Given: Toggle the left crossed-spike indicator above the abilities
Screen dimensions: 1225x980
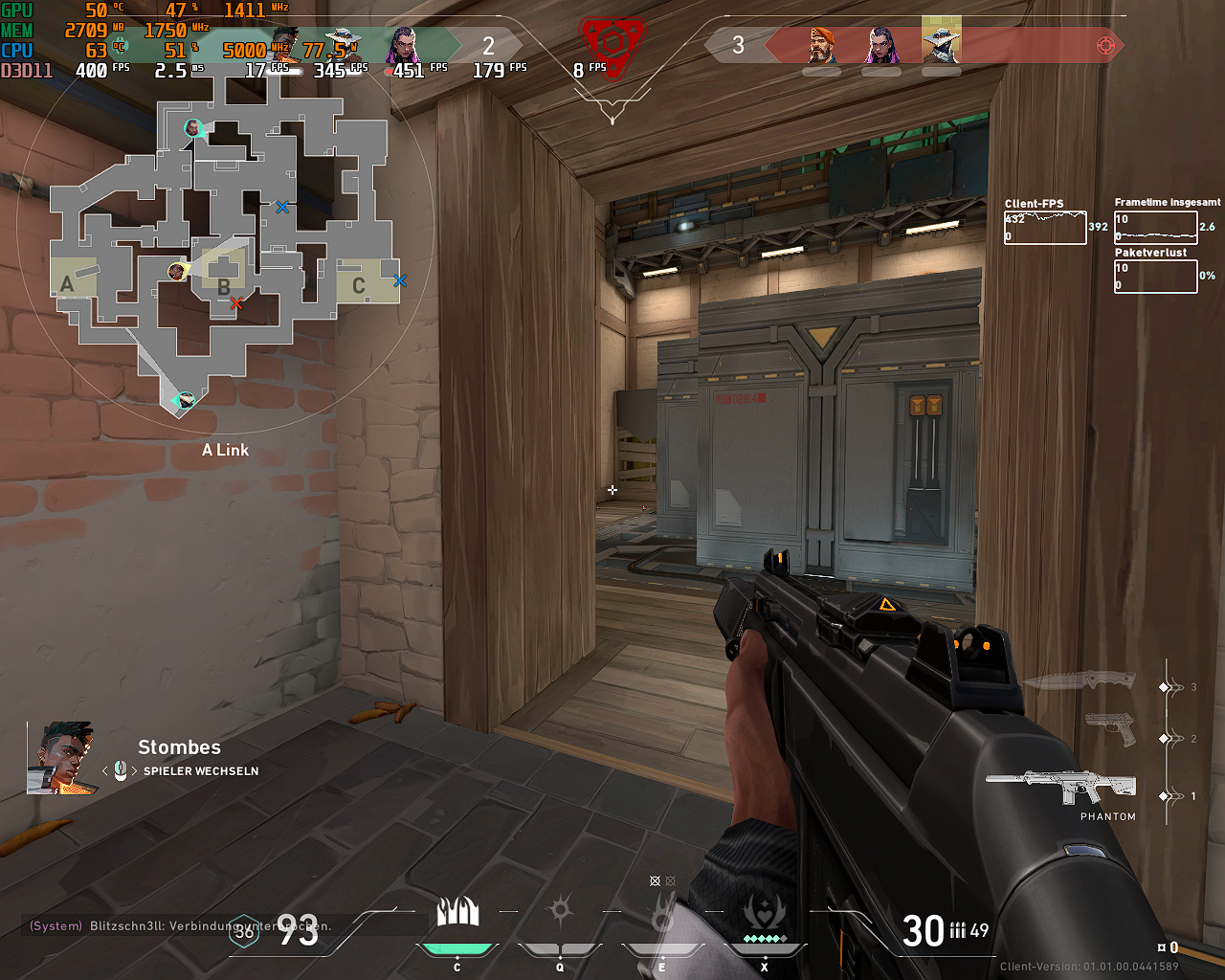Looking at the screenshot, I should click(x=655, y=880).
